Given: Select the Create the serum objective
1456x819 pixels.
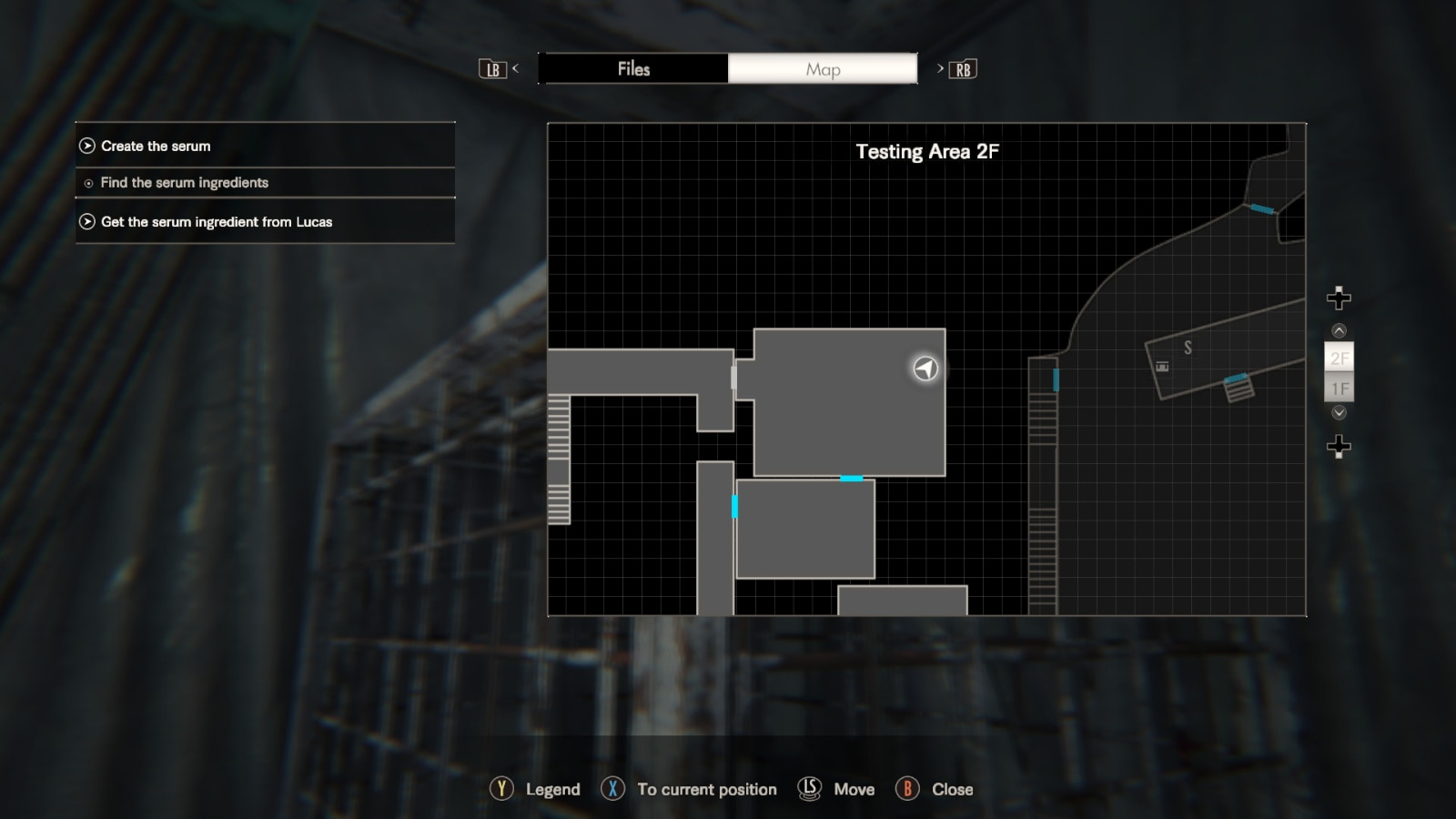Looking at the screenshot, I should click(x=265, y=146).
